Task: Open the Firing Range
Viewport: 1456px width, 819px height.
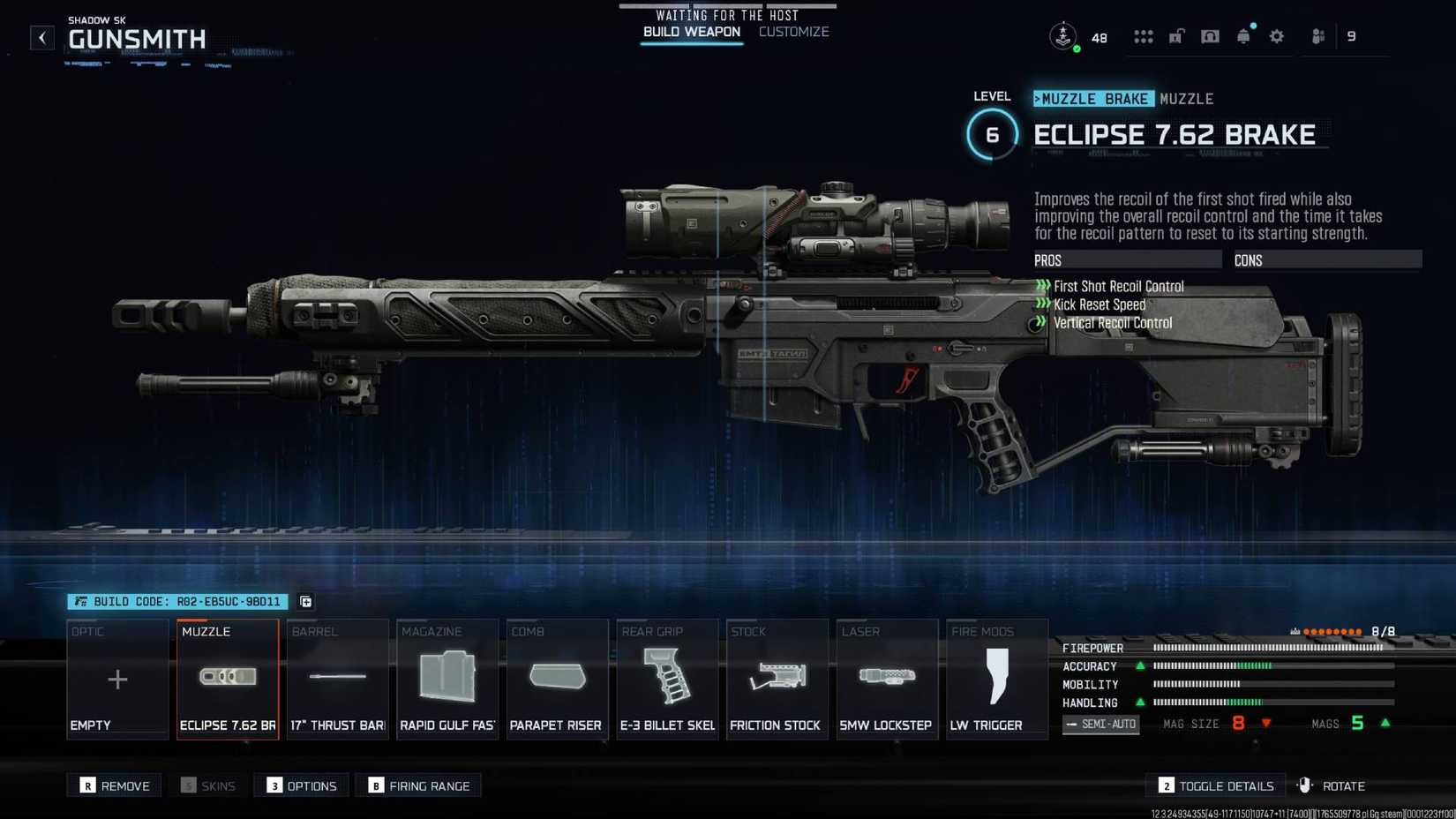Action: pos(418,785)
